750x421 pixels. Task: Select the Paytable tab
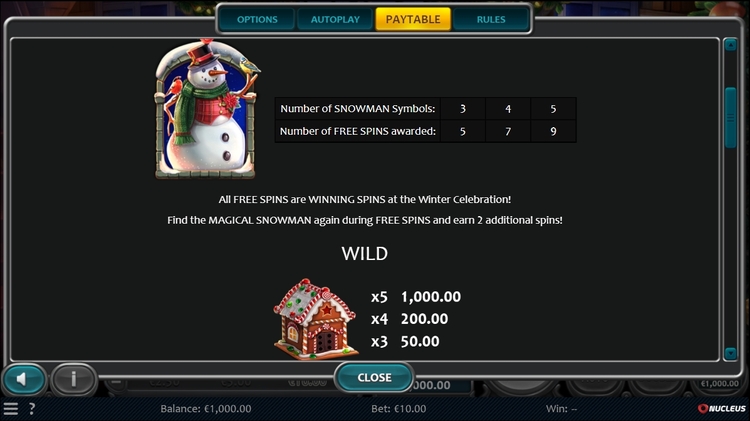[413, 19]
